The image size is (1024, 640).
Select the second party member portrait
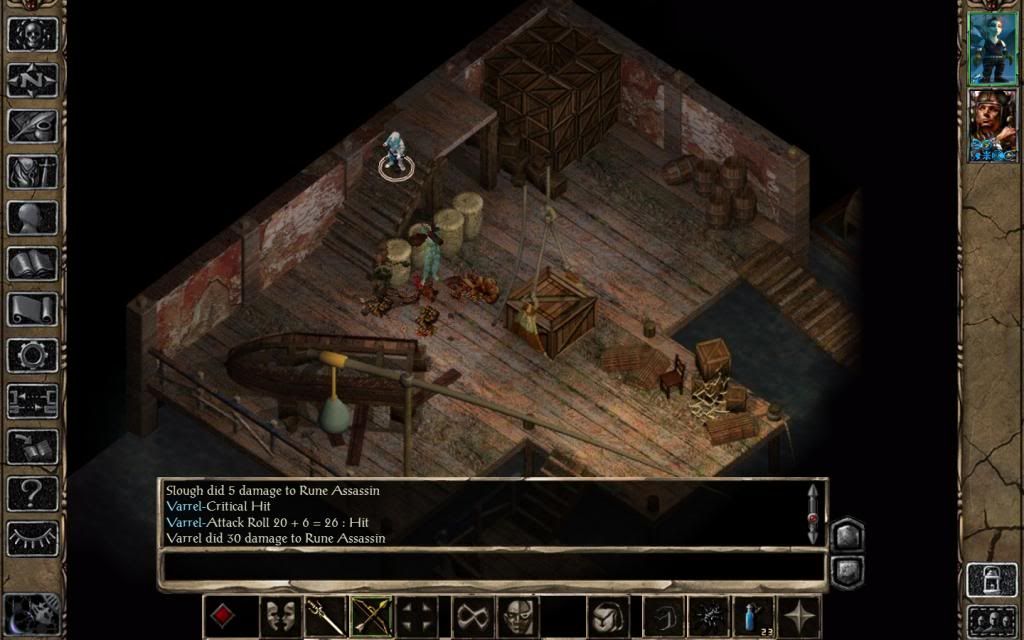click(x=992, y=125)
